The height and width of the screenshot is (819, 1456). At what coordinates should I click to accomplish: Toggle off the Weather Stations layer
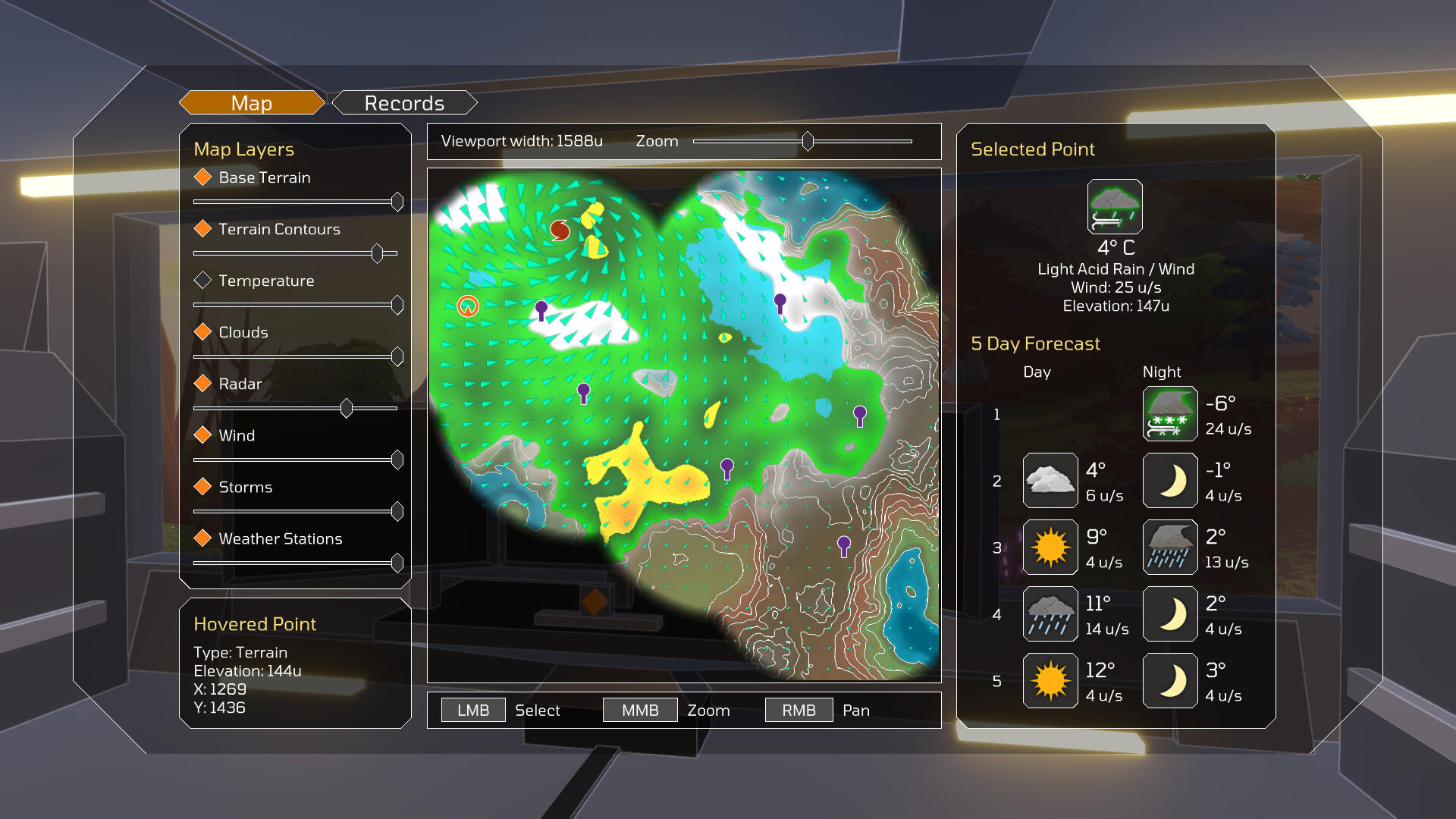point(202,538)
